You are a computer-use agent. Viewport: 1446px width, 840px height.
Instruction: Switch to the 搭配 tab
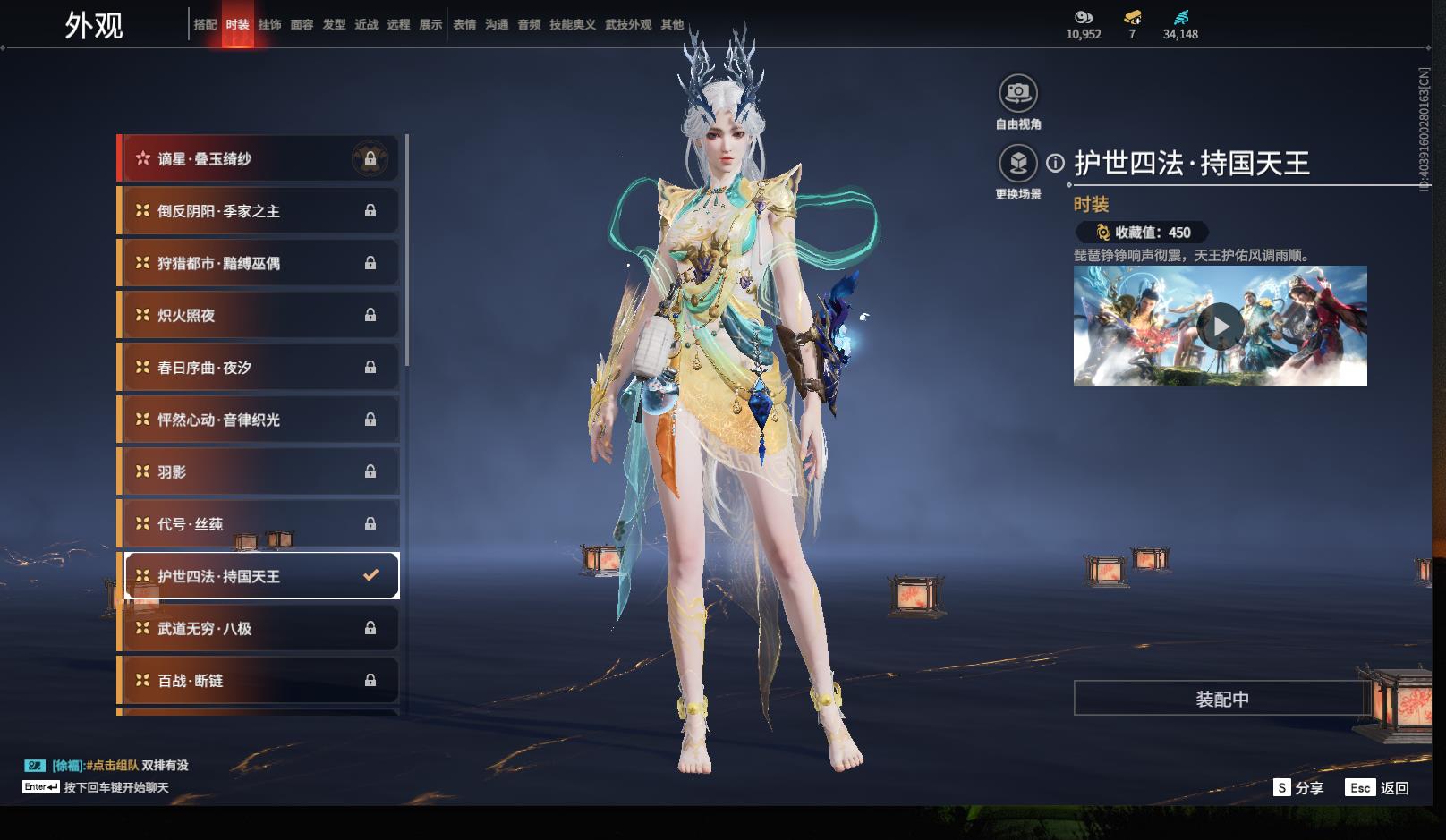coord(205,25)
